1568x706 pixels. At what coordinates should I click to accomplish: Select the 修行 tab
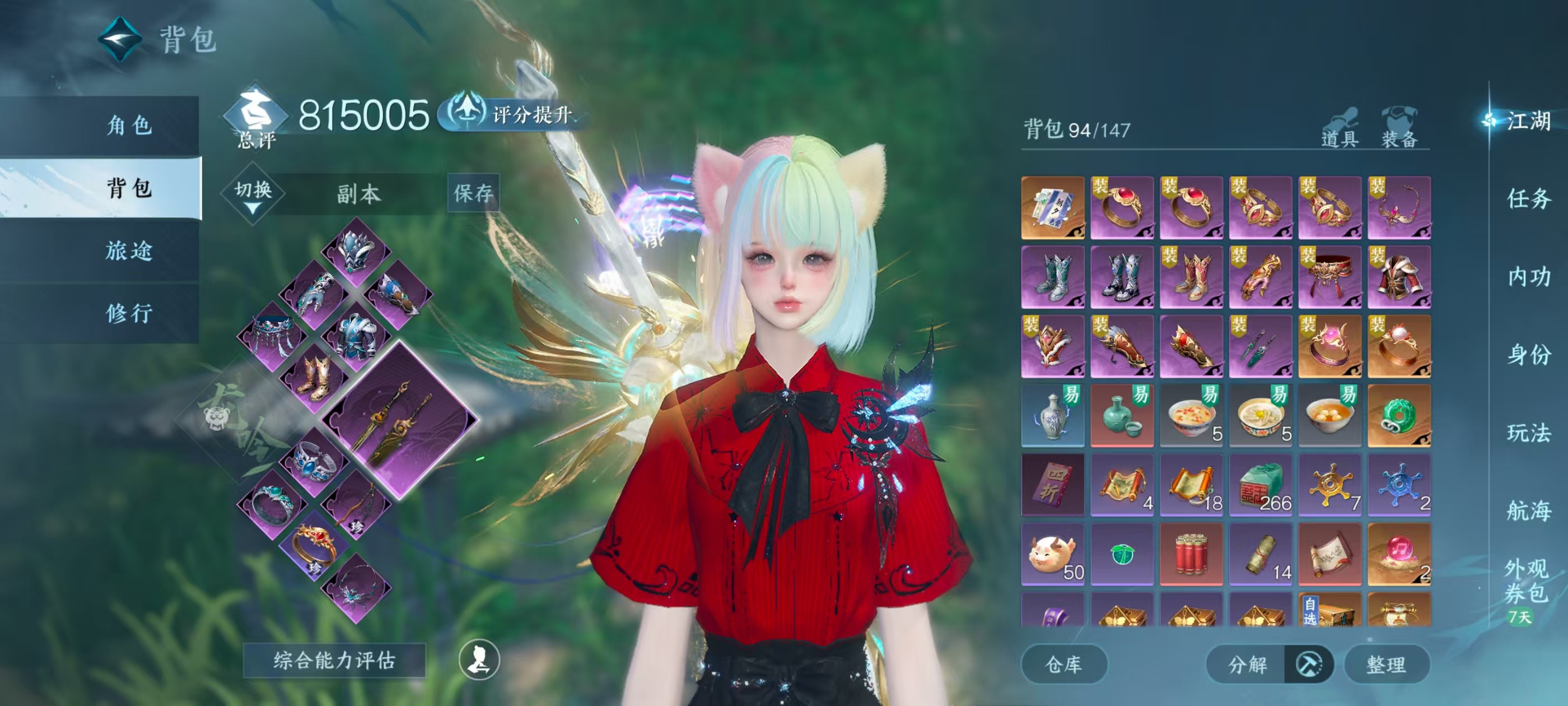pos(129,313)
